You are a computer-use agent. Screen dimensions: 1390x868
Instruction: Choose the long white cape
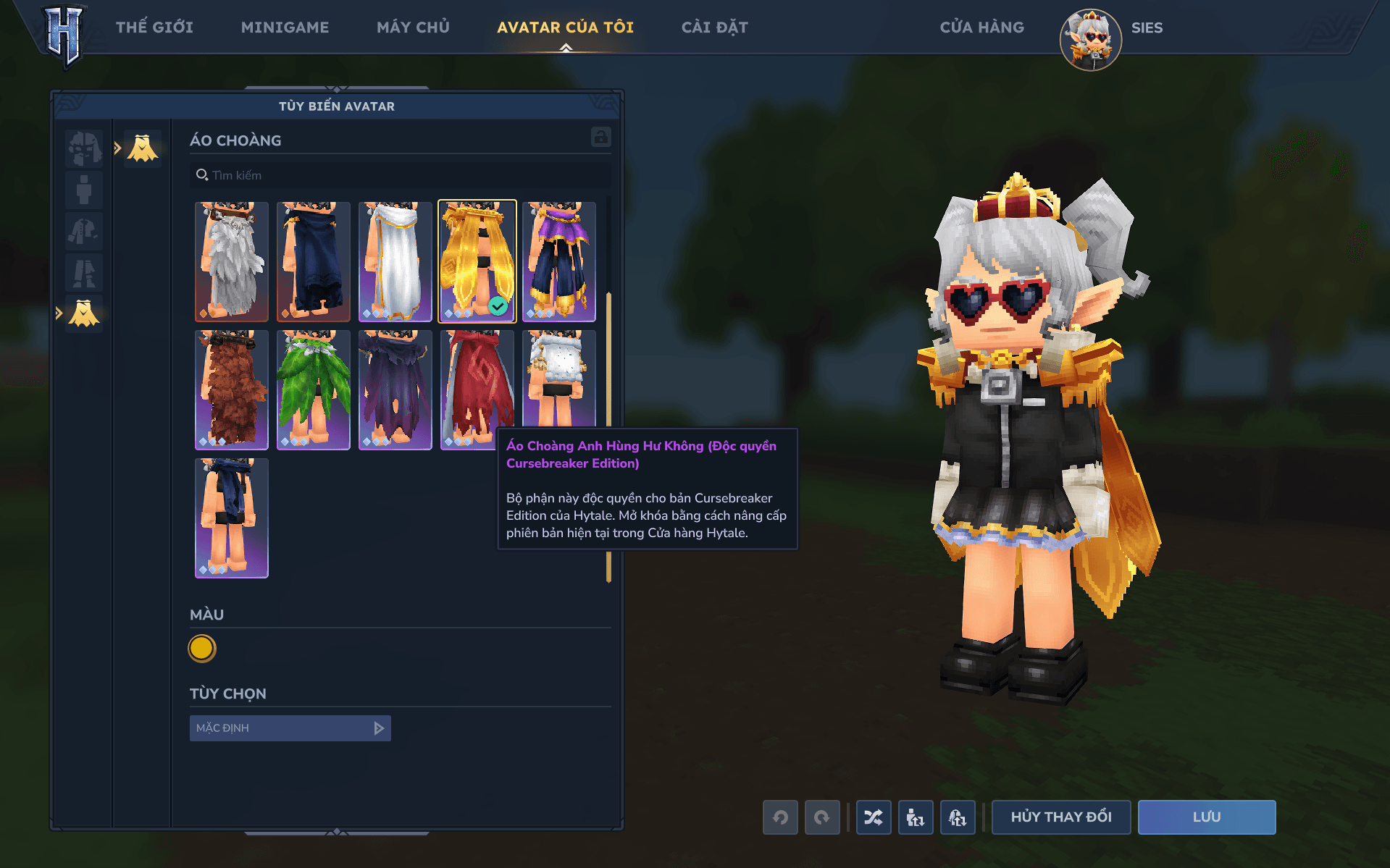click(x=395, y=261)
